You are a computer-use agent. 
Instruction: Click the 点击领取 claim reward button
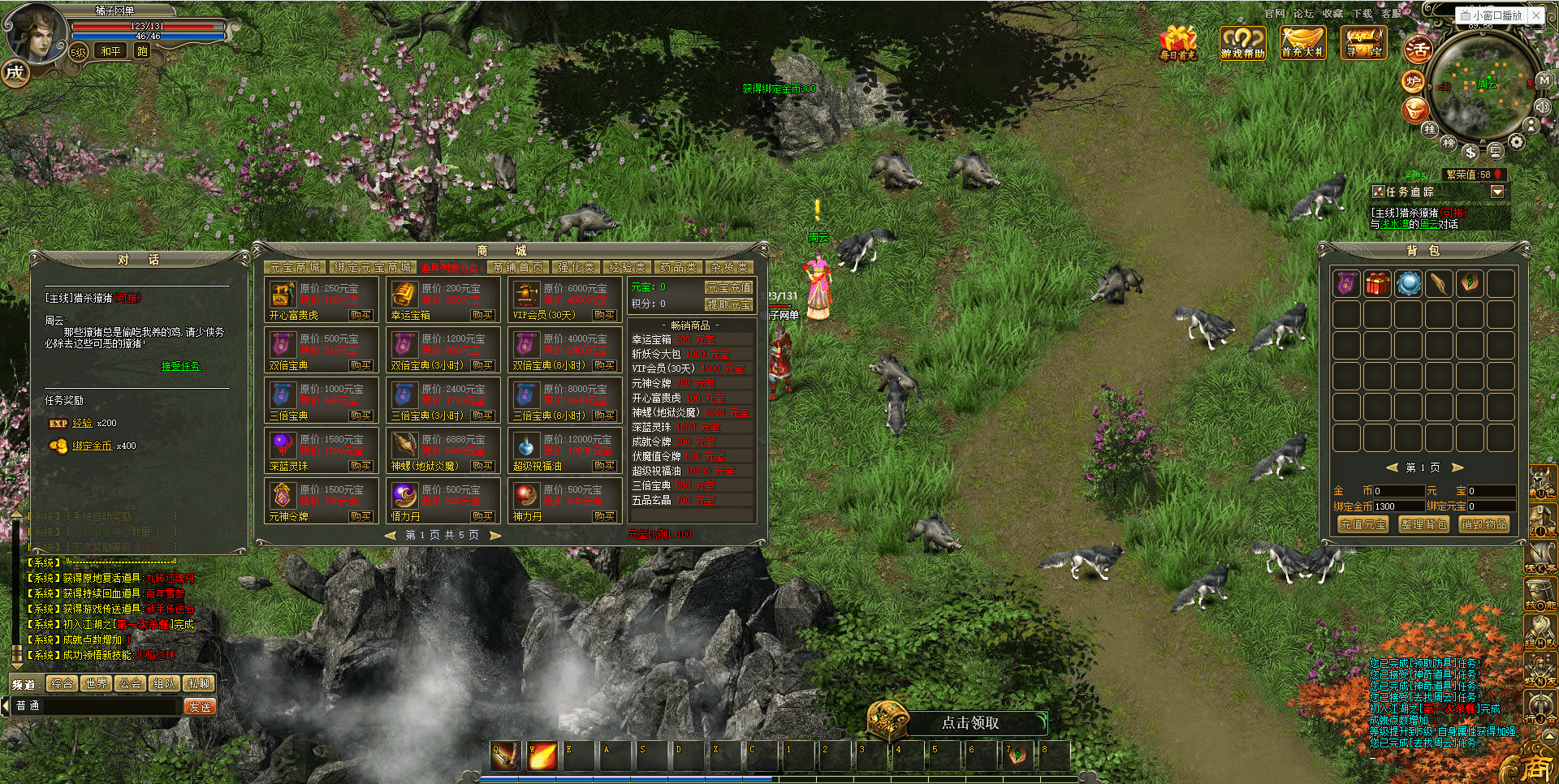970,722
